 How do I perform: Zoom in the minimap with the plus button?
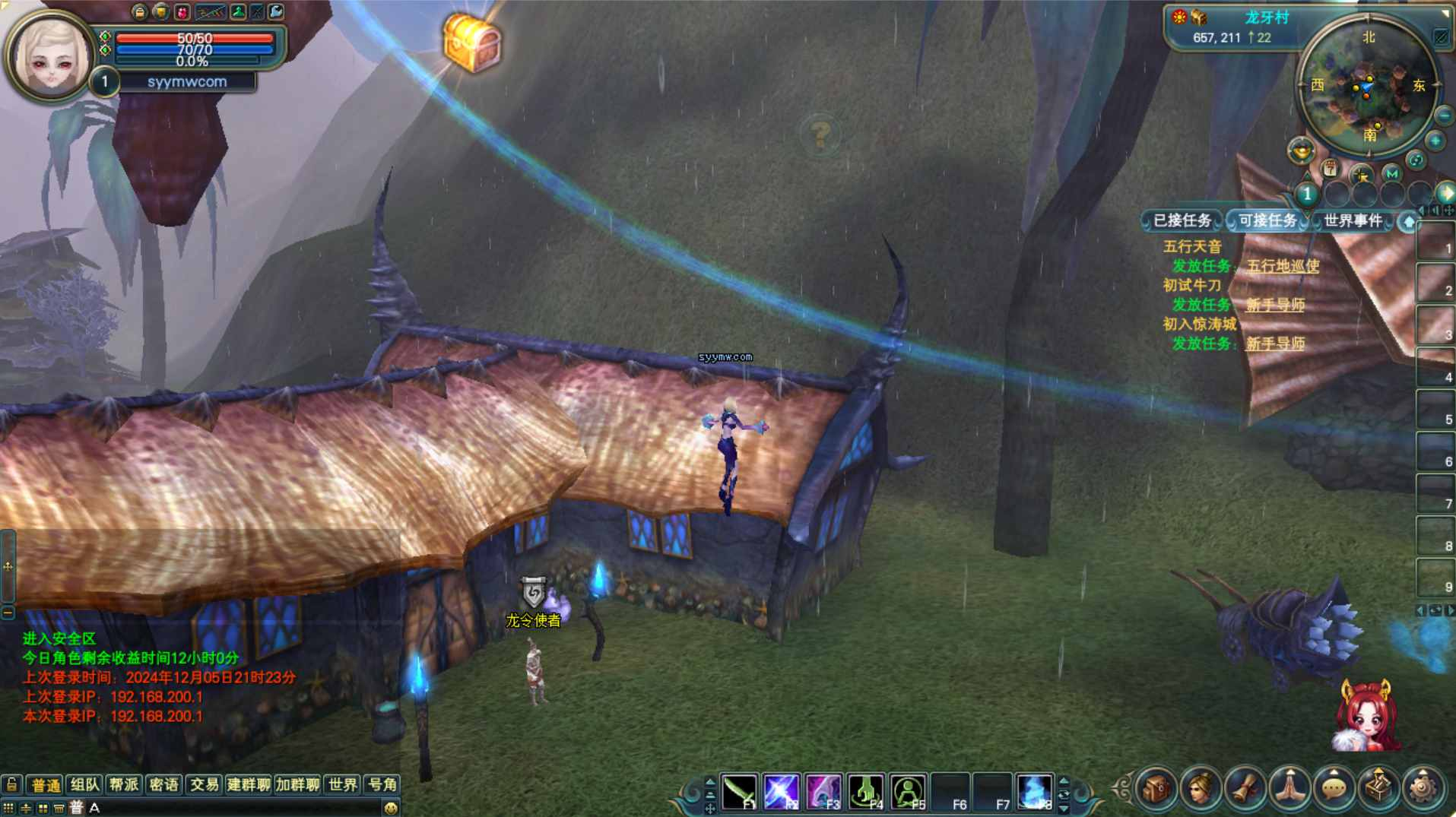[1435, 141]
